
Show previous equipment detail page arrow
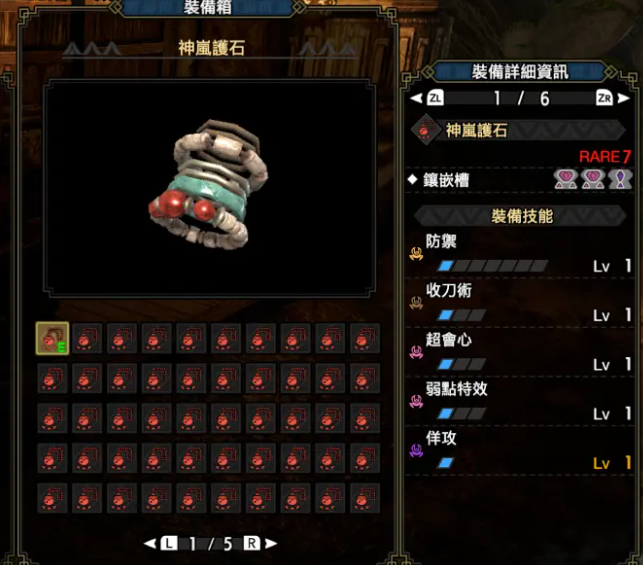416,98
